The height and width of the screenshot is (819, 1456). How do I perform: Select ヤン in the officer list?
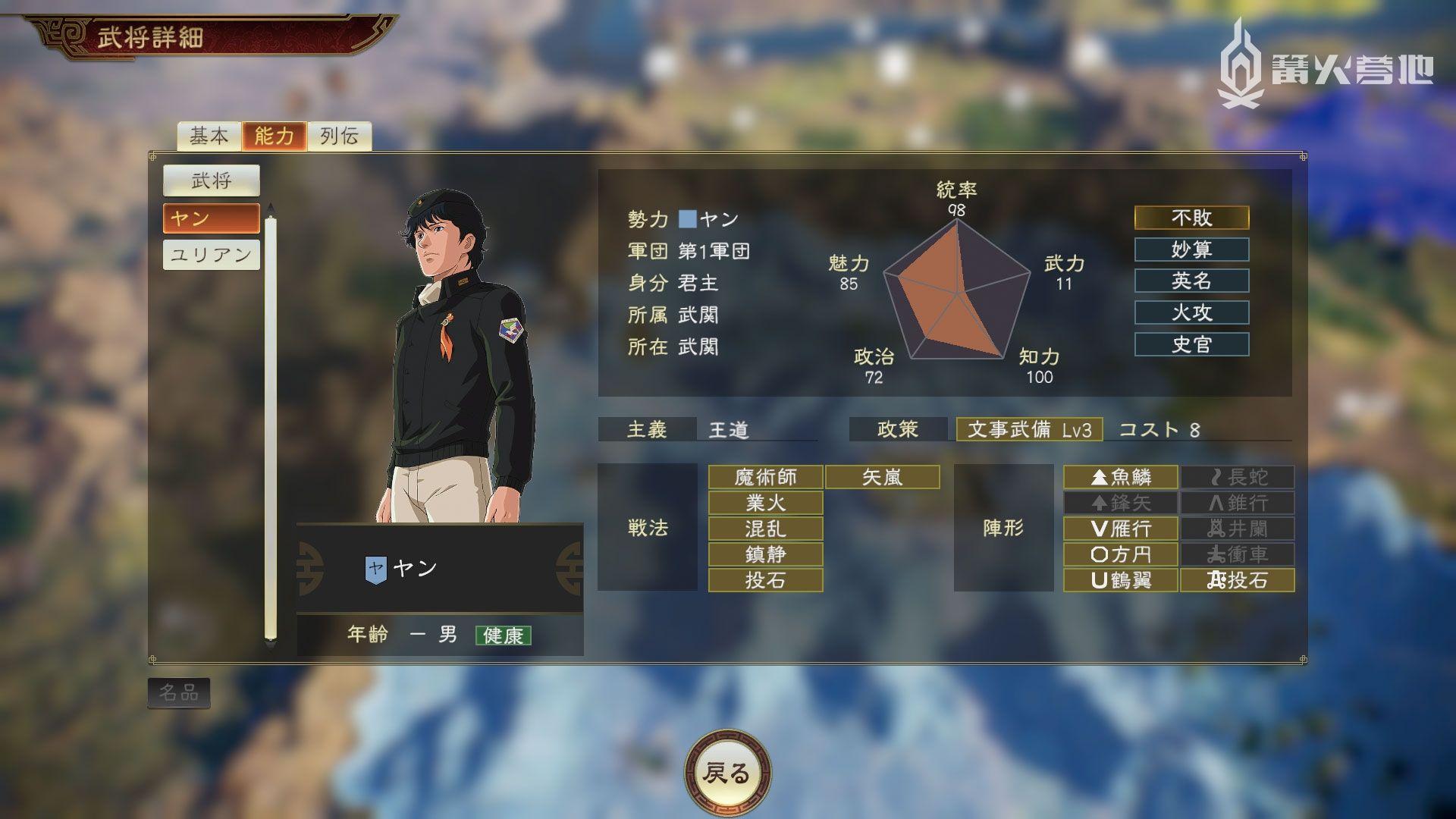click(211, 218)
